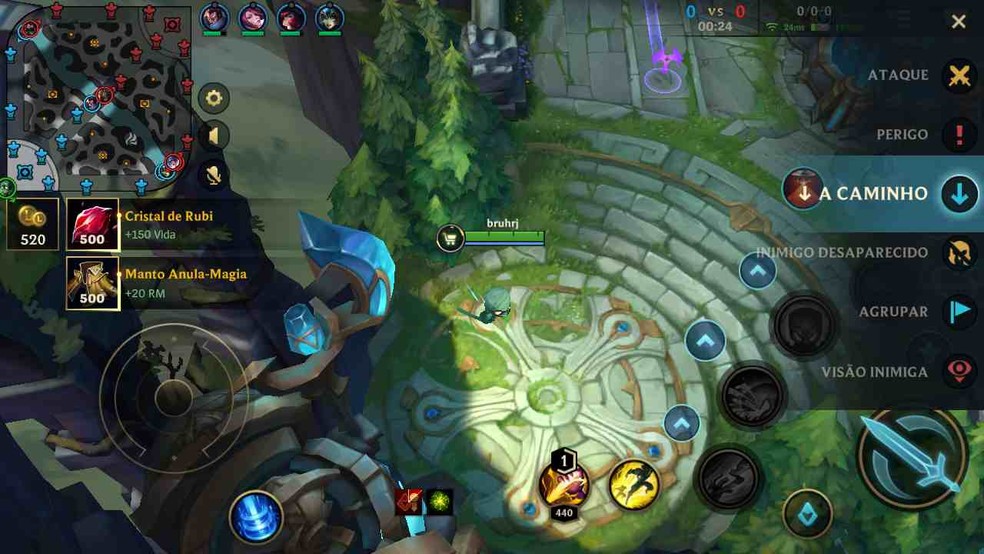984x554 pixels.
Task: Send the Ataque ping
Action: 959,76
